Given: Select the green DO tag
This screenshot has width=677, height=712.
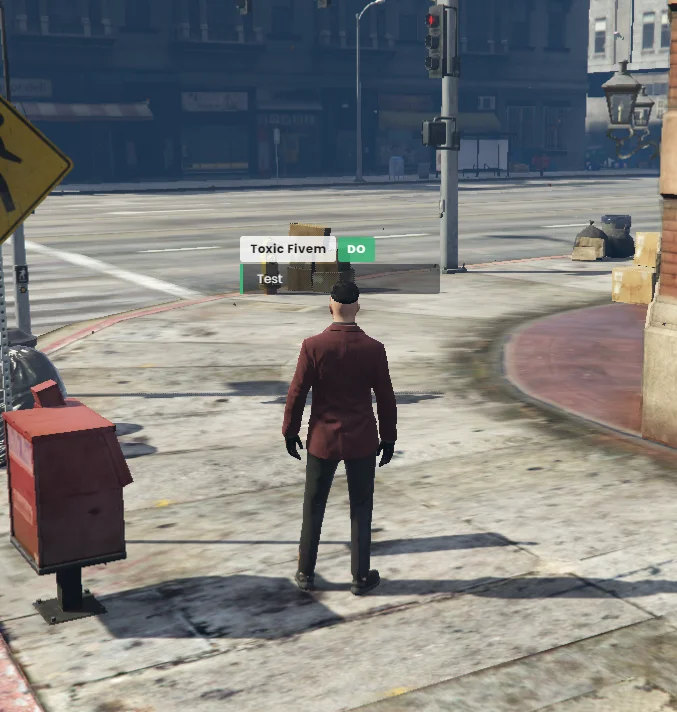Looking at the screenshot, I should pyautogui.click(x=356, y=249).
